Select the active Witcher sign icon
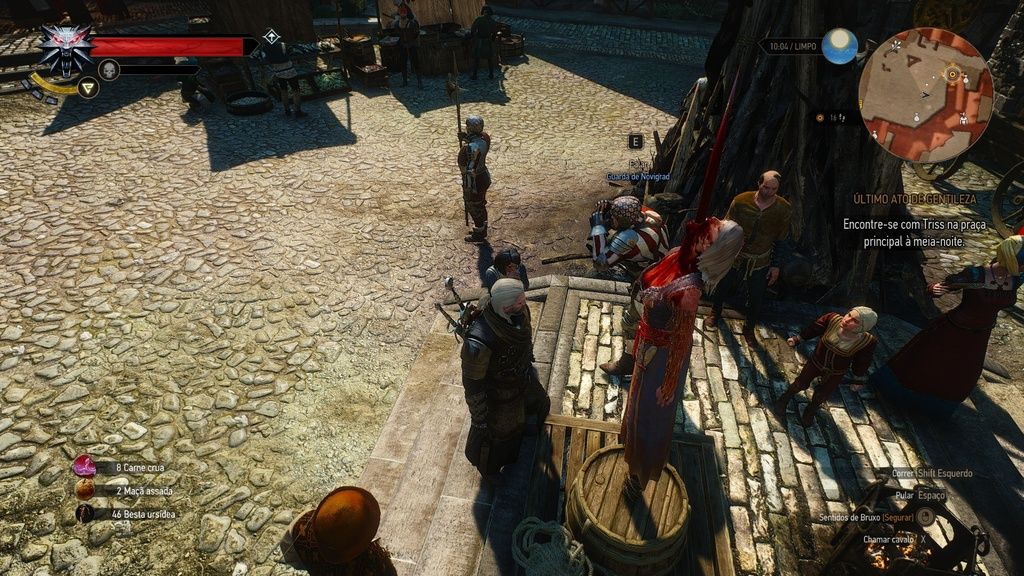1024x576 pixels. (x=88, y=88)
